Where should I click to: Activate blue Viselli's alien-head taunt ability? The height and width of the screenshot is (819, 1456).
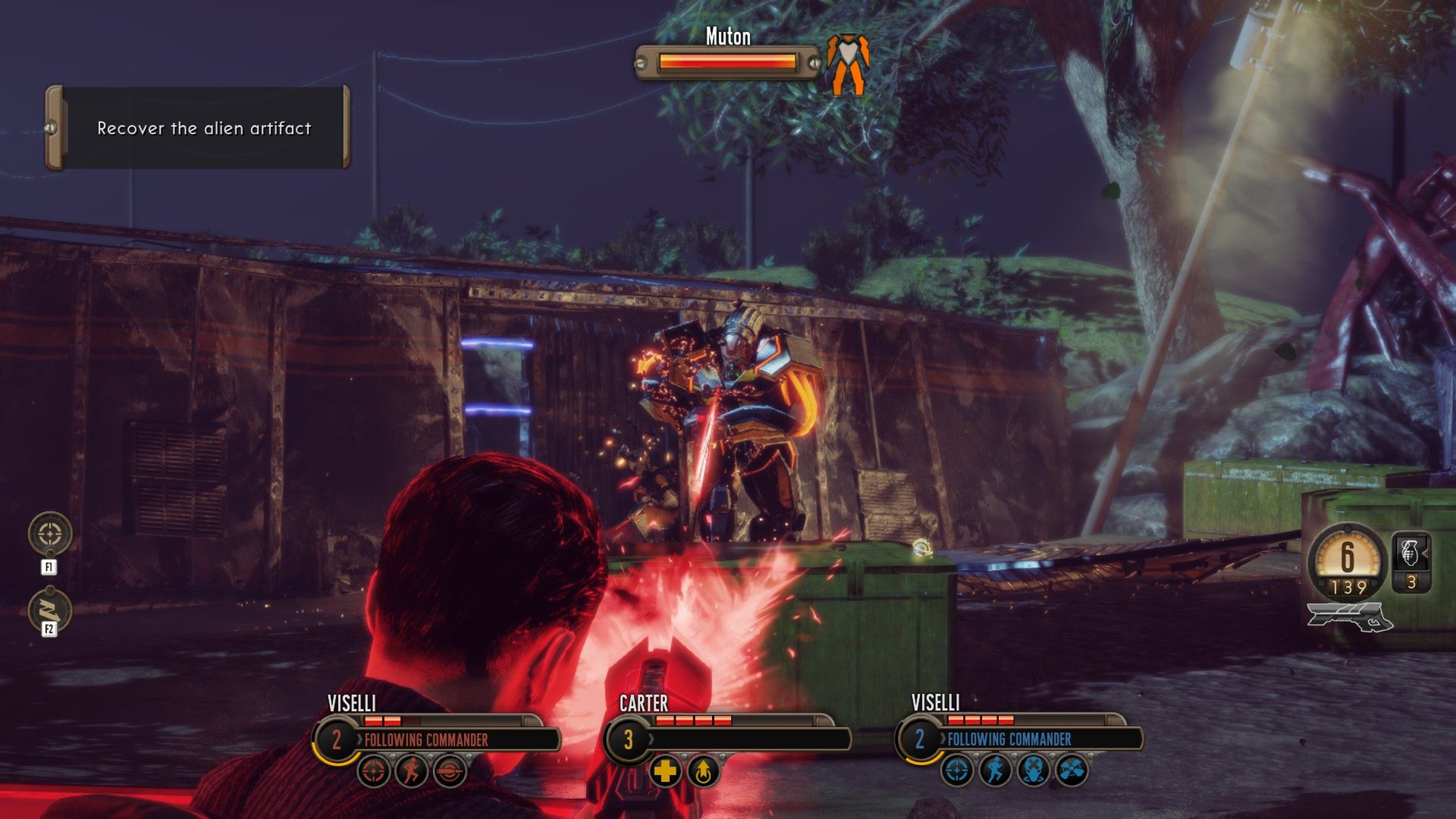coord(1033,771)
